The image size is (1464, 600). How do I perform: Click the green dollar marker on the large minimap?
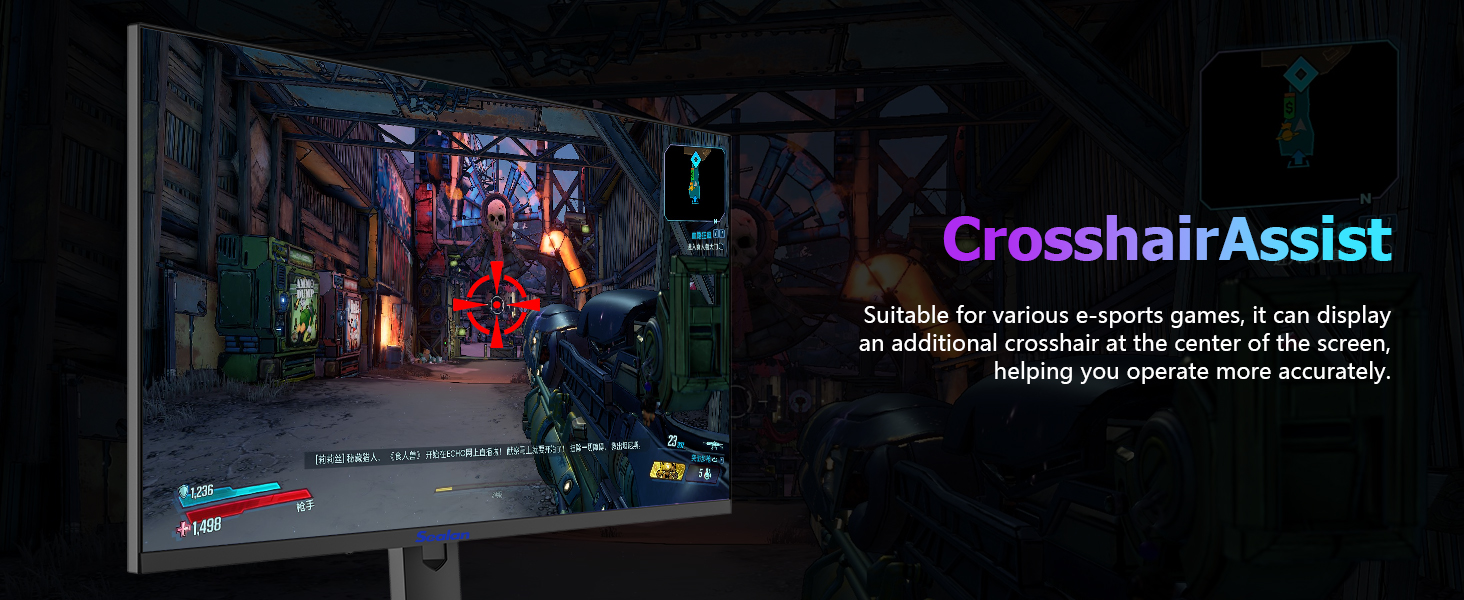coord(1290,106)
